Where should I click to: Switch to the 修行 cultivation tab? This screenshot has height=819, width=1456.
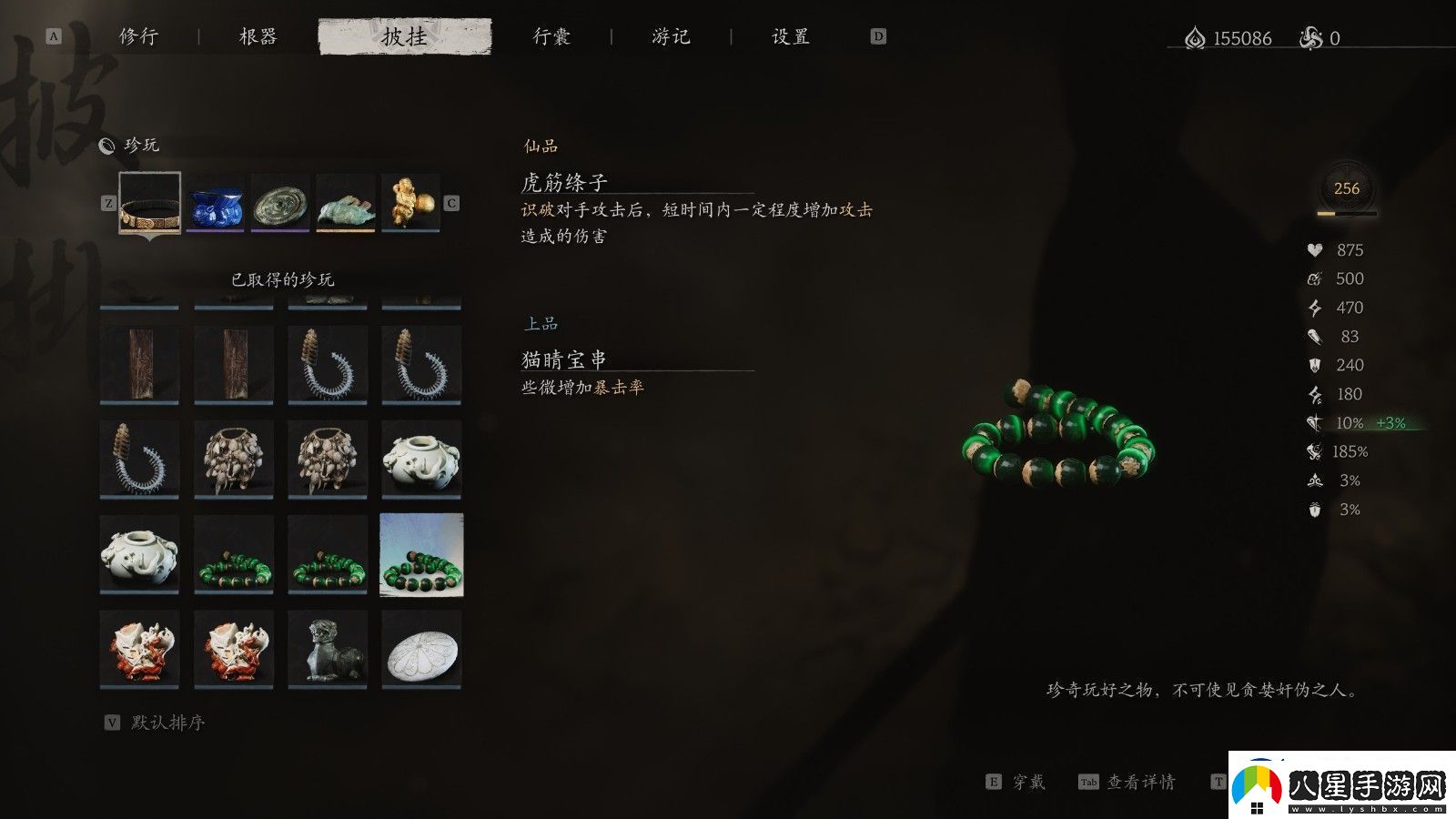coord(138,37)
